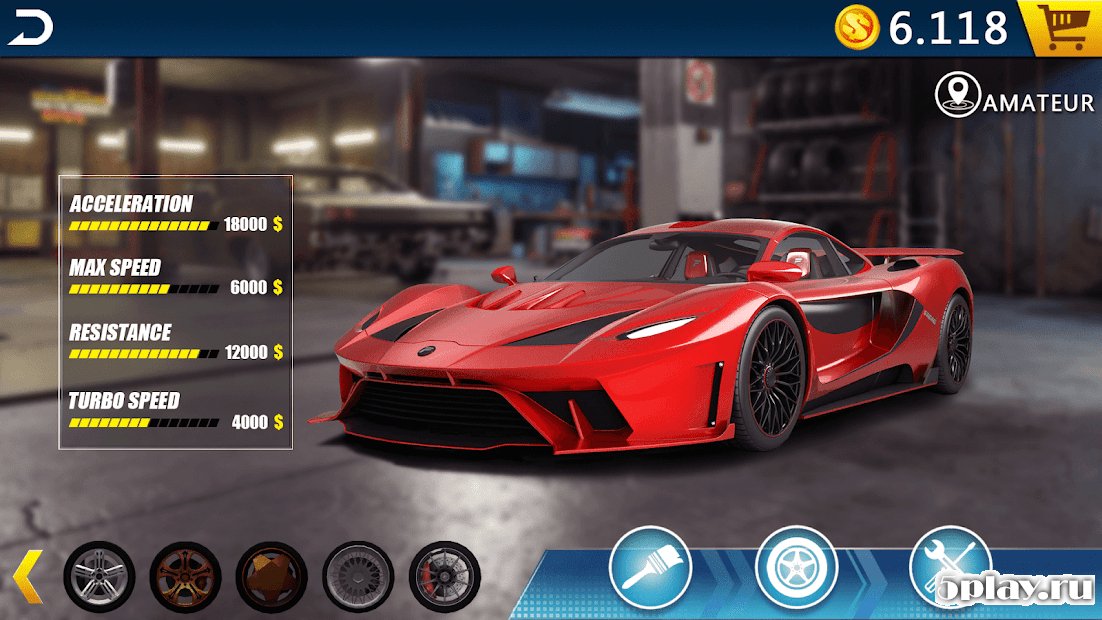Upgrade Acceleration for 18000 $
Screen dimensions: 1102x620
pyautogui.click(x=252, y=225)
